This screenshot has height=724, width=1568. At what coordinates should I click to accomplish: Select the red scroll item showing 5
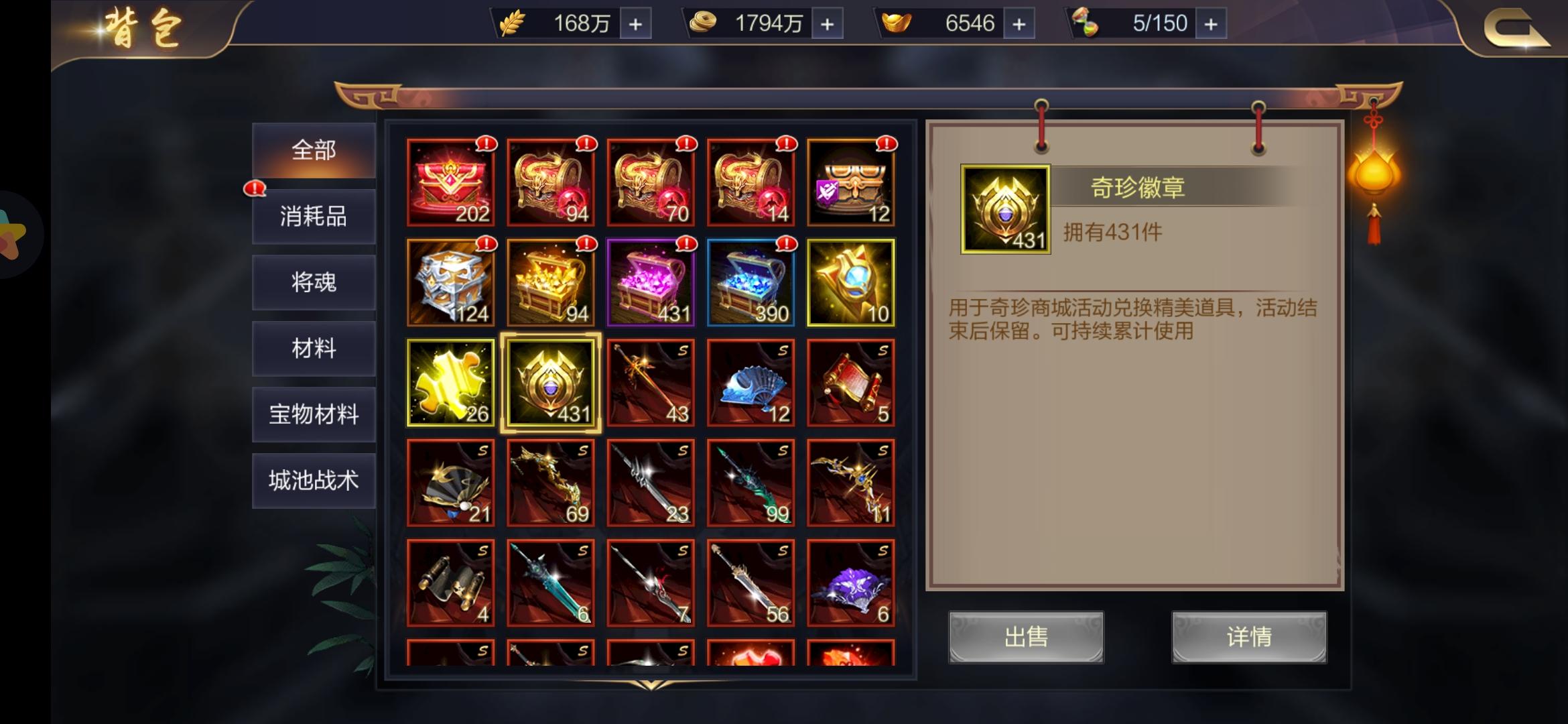(x=850, y=382)
